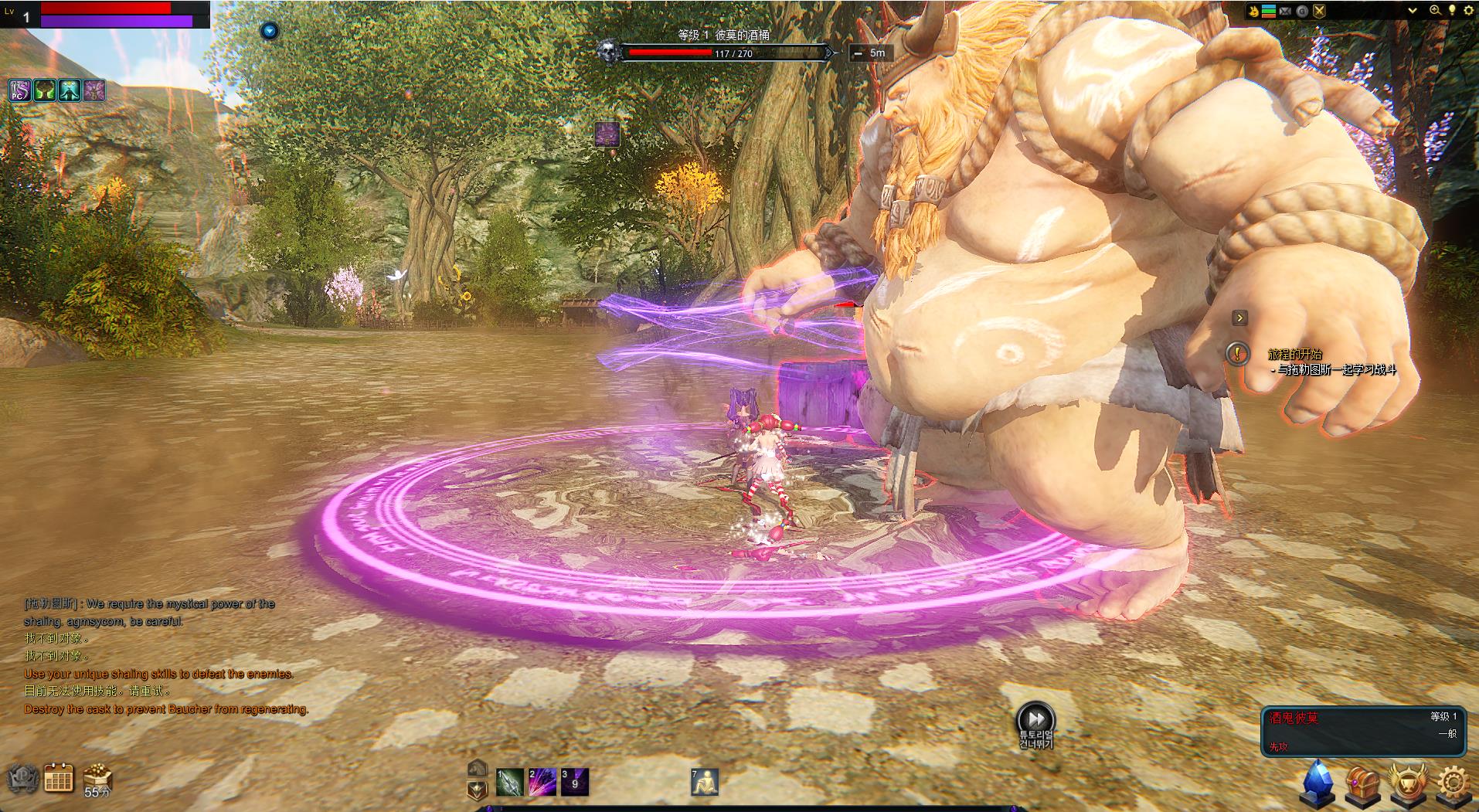Open the bronze gear system menu

click(1452, 782)
